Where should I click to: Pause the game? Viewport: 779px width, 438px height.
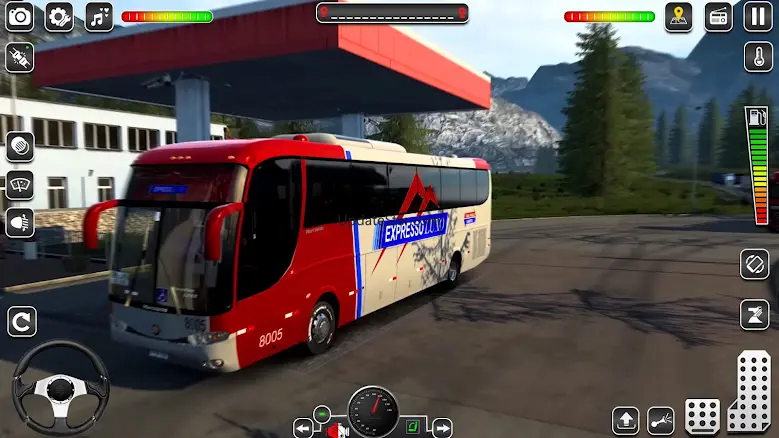pyautogui.click(x=758, y=16)
